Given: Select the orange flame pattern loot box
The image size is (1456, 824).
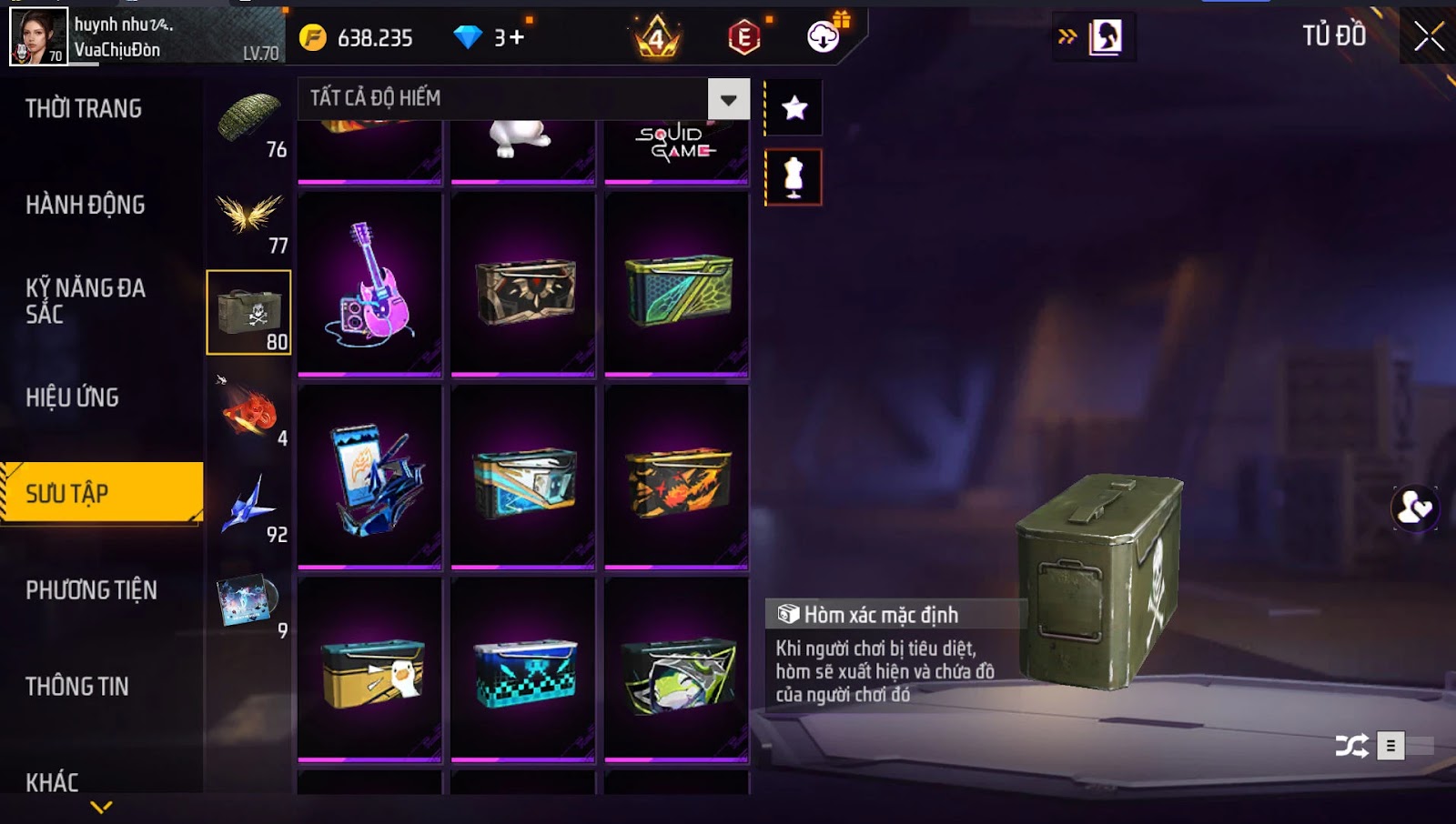Looking at the screenshot, I should (x=677, y=477).
